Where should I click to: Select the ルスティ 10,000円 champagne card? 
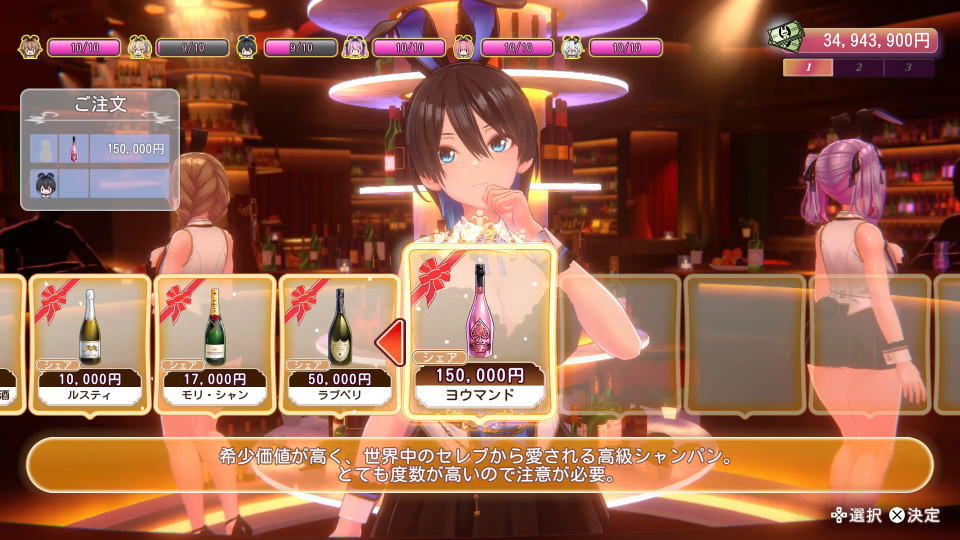tap(90, 343)
